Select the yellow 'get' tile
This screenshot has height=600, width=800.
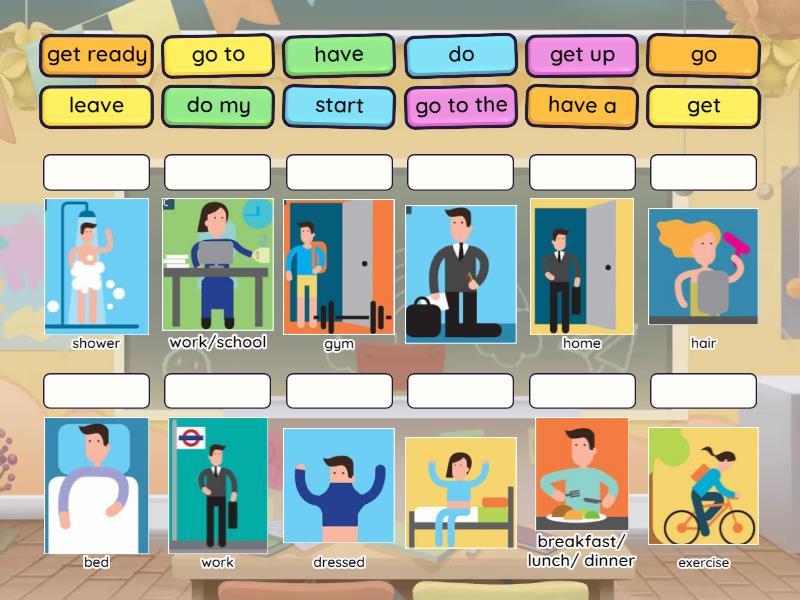(703, 106)
